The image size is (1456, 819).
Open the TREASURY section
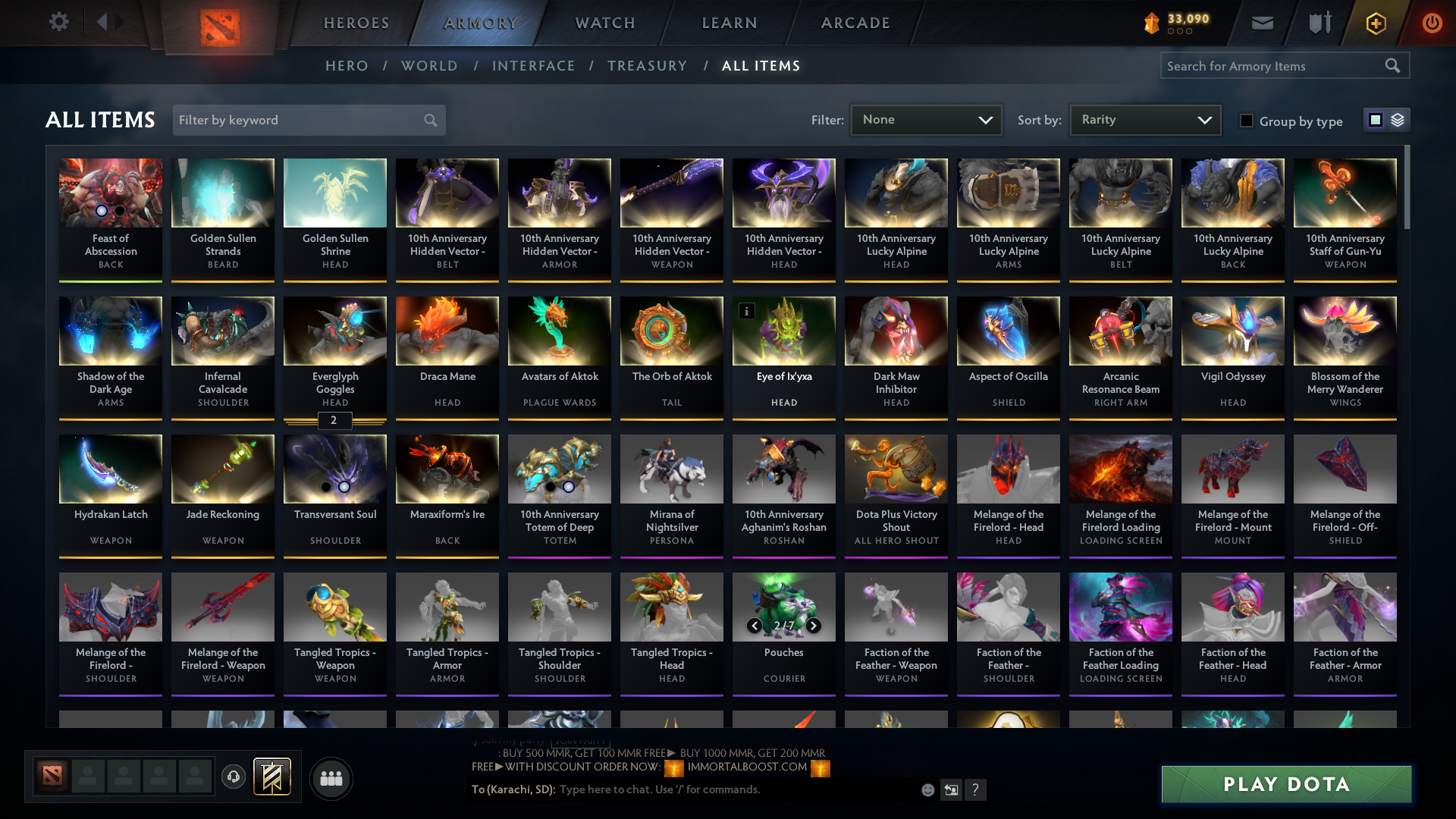(647, 66)
